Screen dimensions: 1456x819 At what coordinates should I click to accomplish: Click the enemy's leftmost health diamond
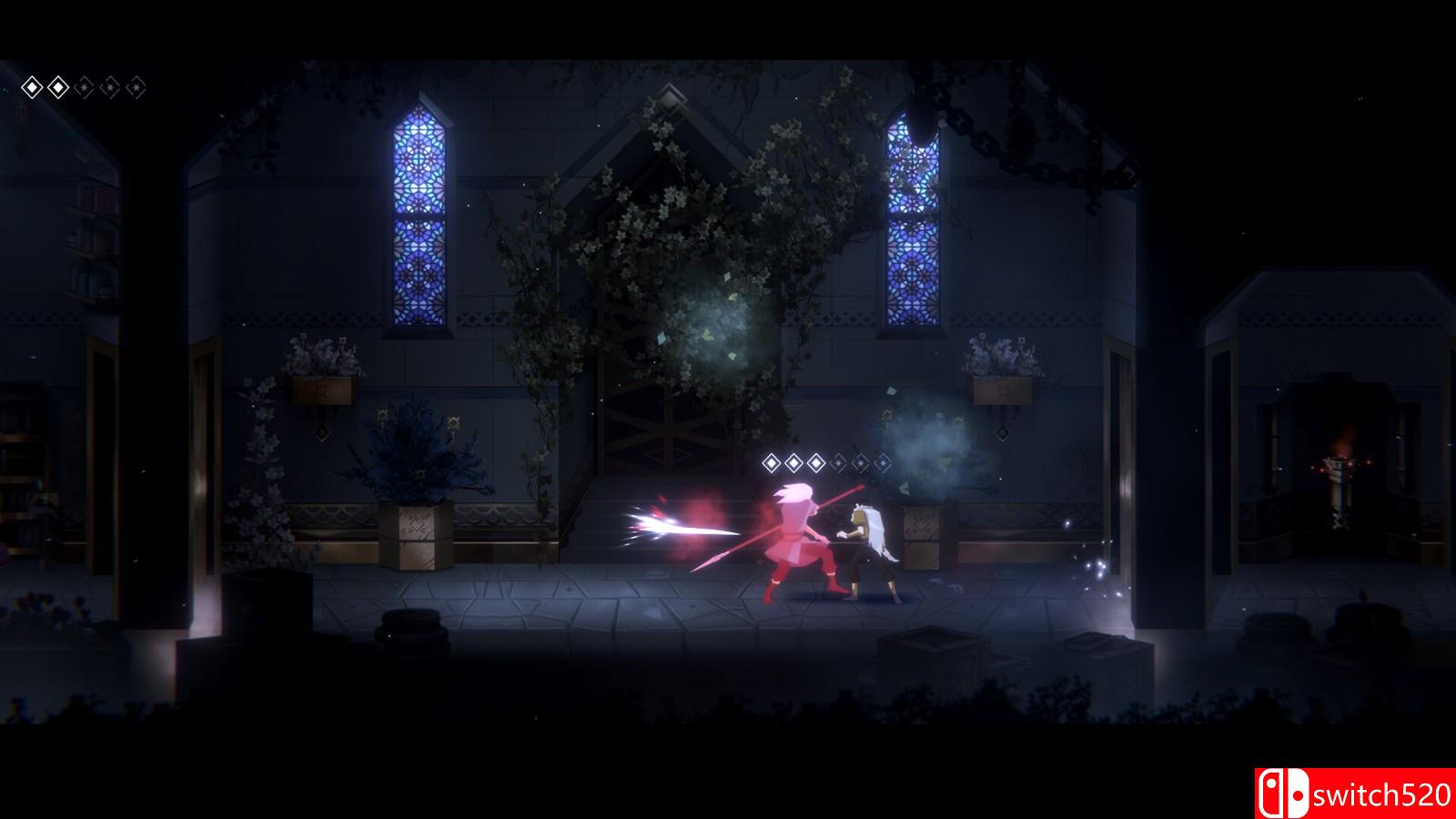tap(772, 462)
